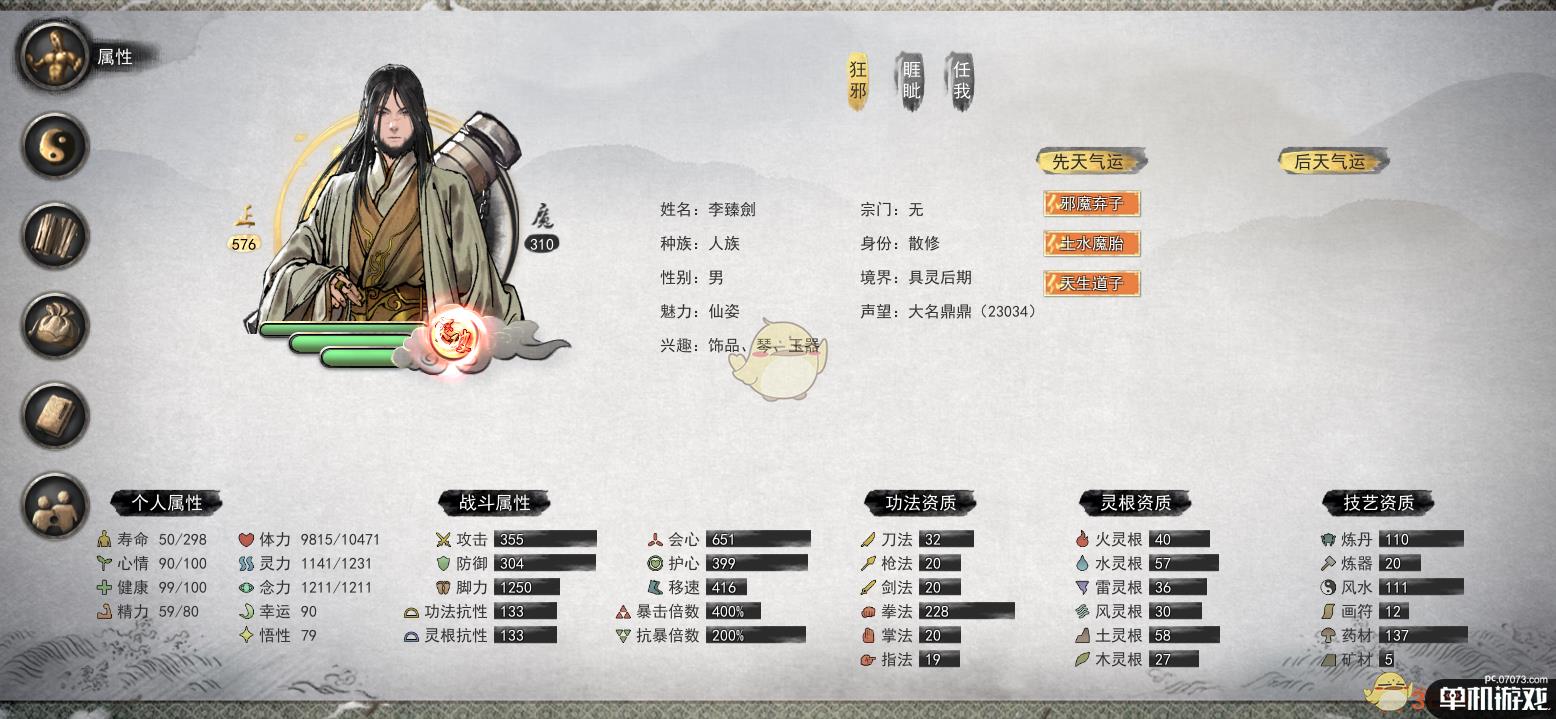The height and width of the screenshot is (719, 1556).
Task: Inspect the 土水魔胎 fate trait
Action: (x=1092, y=243)
